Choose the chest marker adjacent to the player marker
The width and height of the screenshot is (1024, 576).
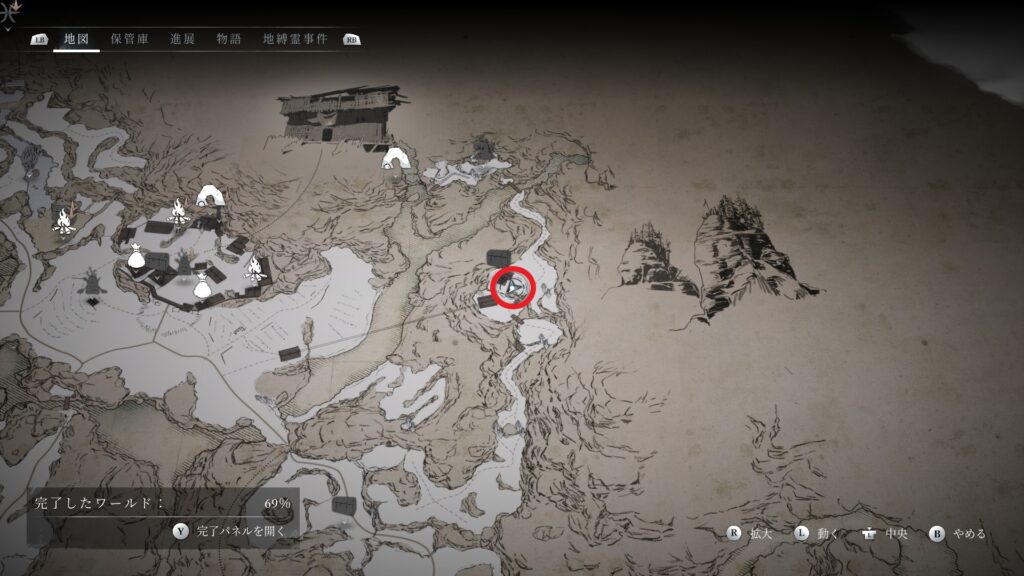(x=498, y=259)
